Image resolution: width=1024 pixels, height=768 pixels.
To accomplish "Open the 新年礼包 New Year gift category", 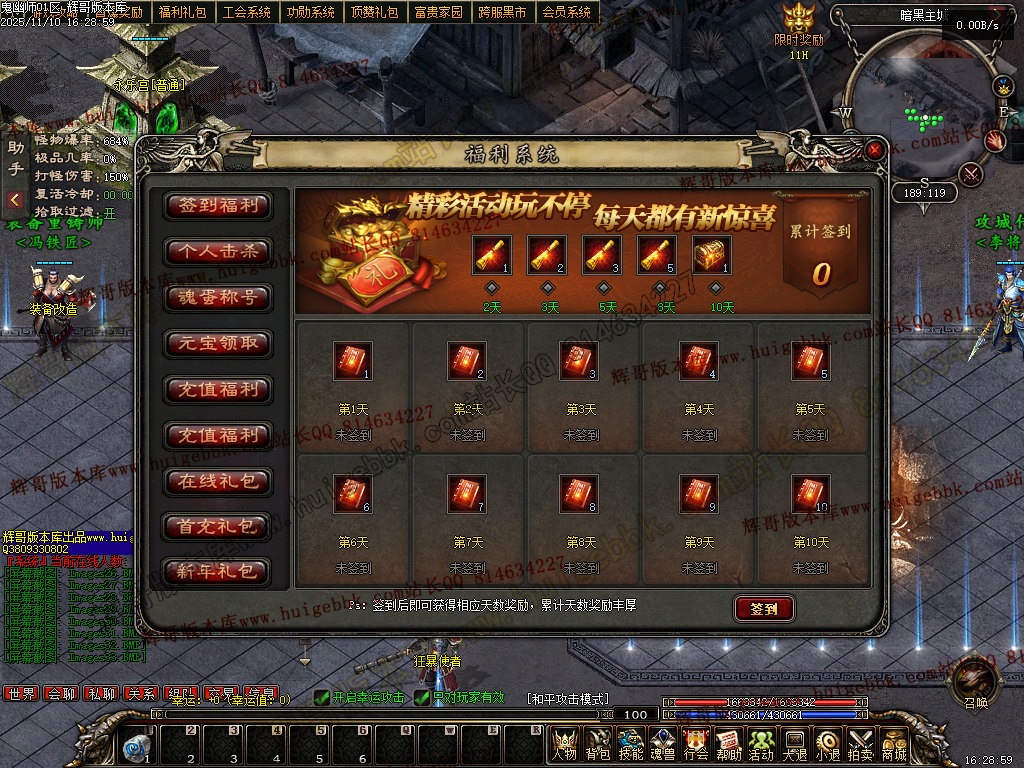I will tap(218, 572).
